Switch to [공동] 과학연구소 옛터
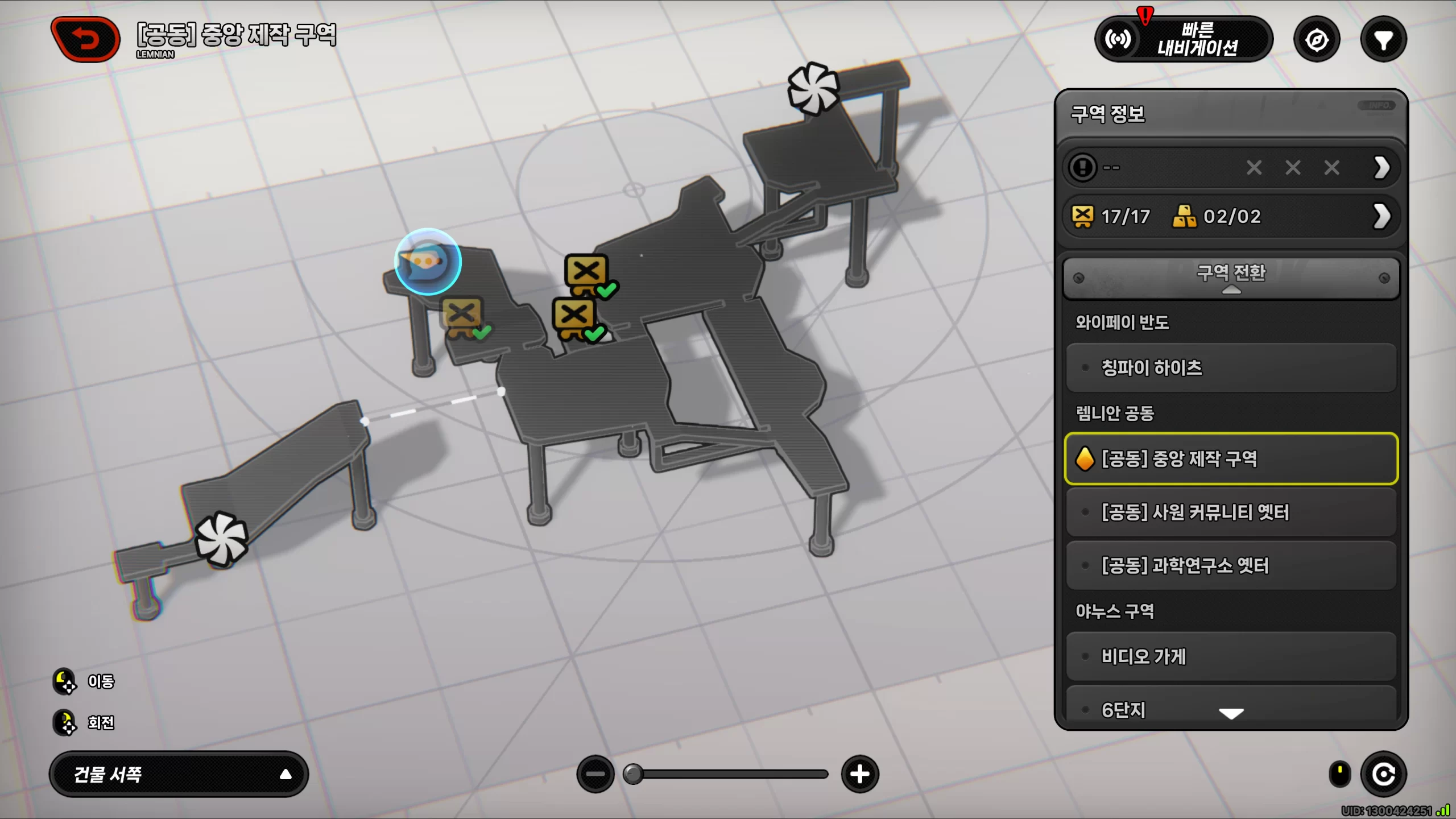Screen dimensions: 1456x819 coord(1231,566)
